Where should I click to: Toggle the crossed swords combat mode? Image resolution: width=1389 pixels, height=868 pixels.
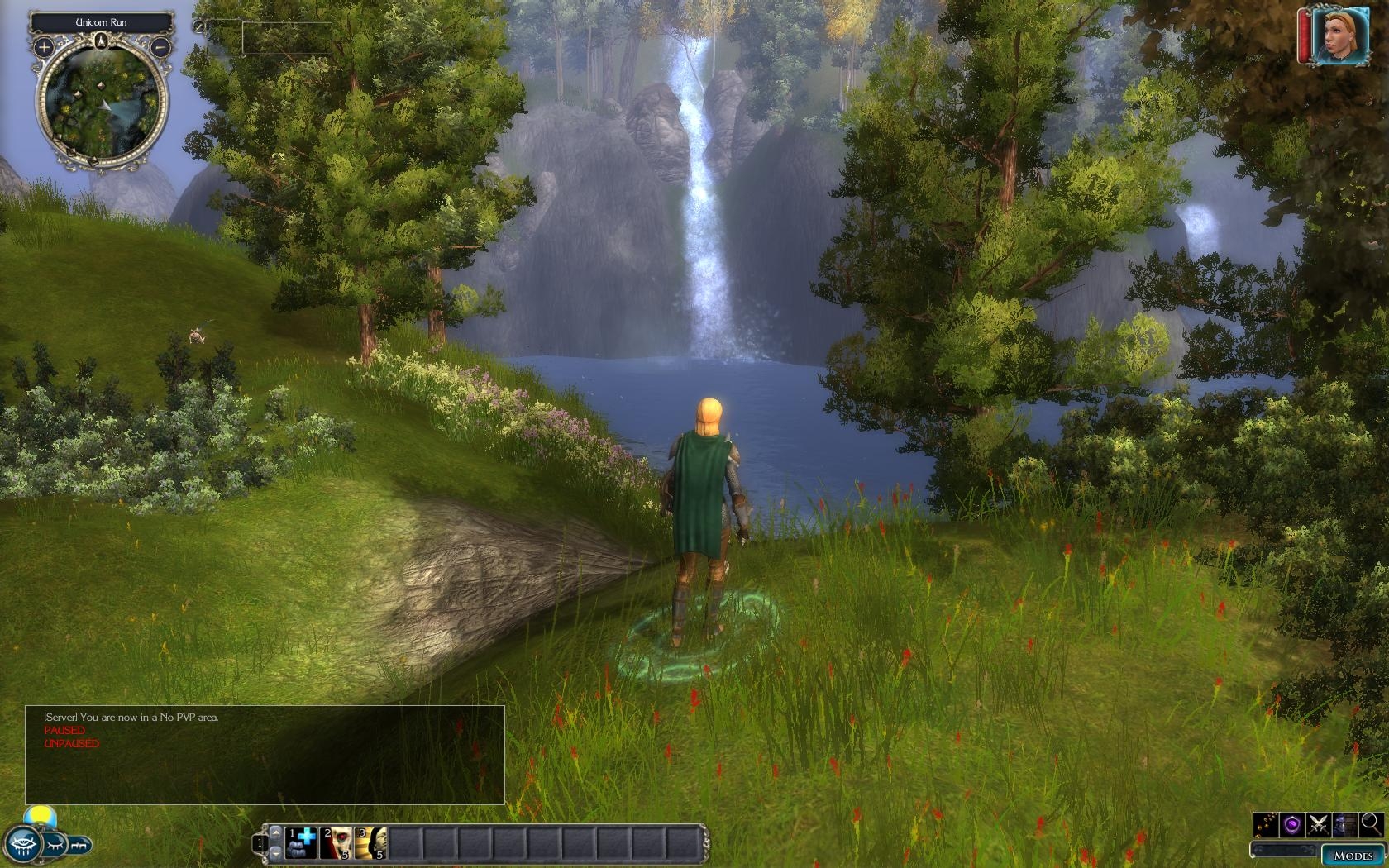[x=1319, y=824]
